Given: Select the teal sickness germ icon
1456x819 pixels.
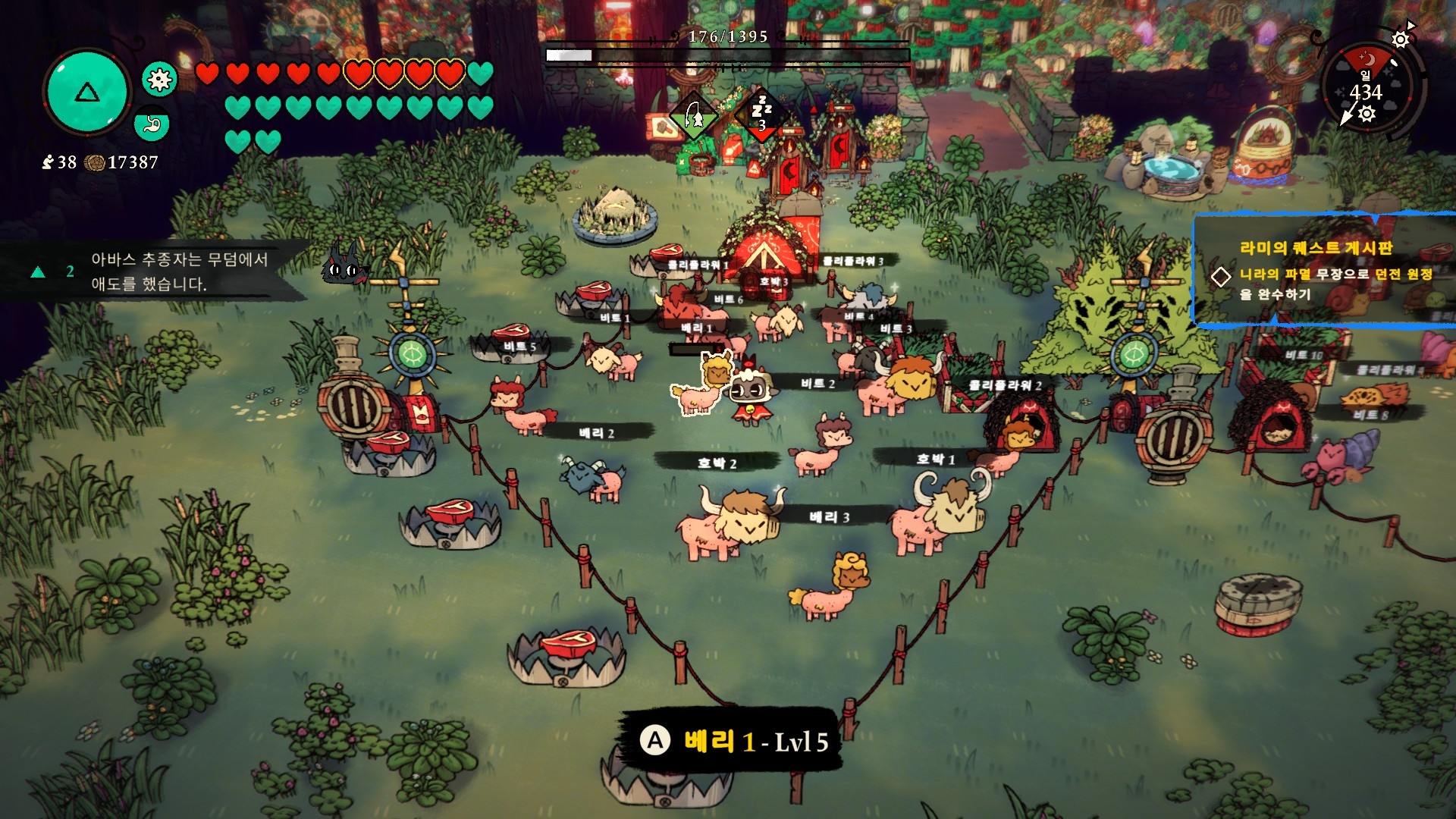Looking at the screenshot, I should click(159, 80).
